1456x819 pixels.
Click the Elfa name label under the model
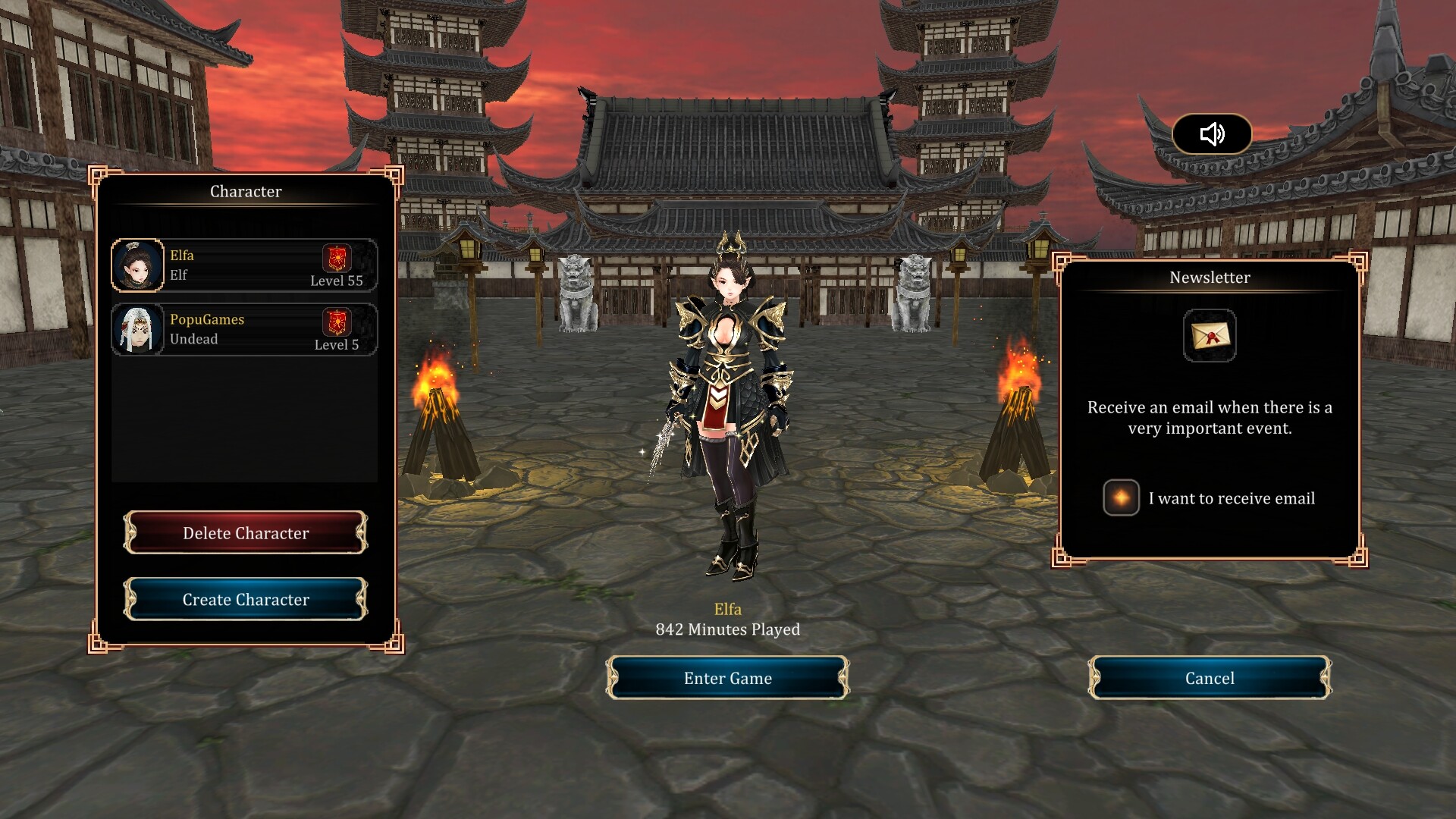pyautogui.click(x=727, y=608)
